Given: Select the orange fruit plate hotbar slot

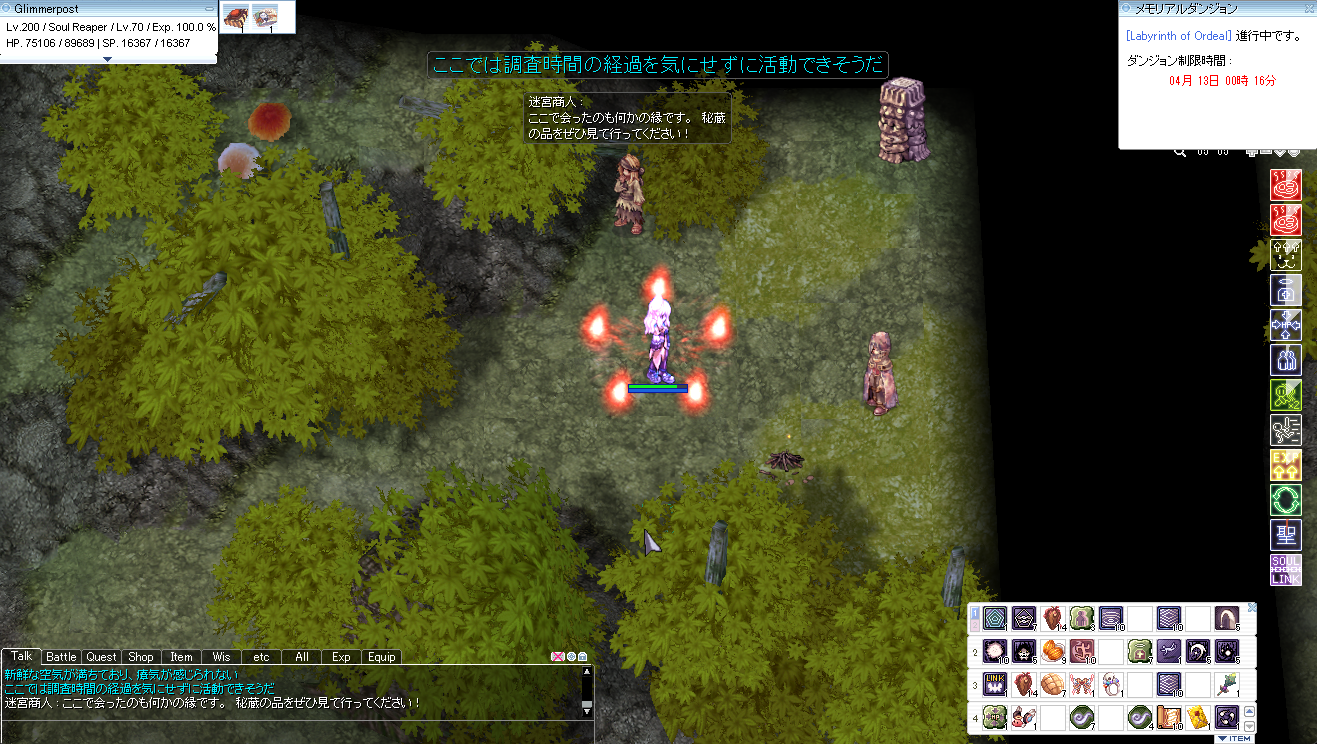Looking at the screenshot, I should point(1053,652).
